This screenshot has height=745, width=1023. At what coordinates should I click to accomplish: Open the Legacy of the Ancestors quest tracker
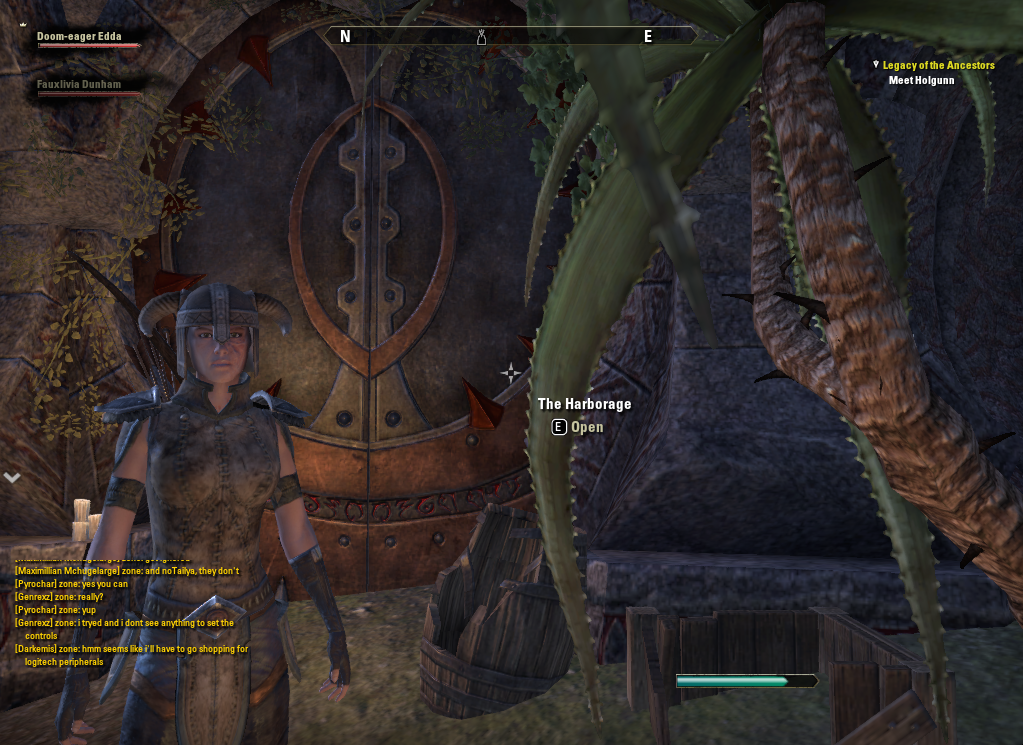pos(938,65)
